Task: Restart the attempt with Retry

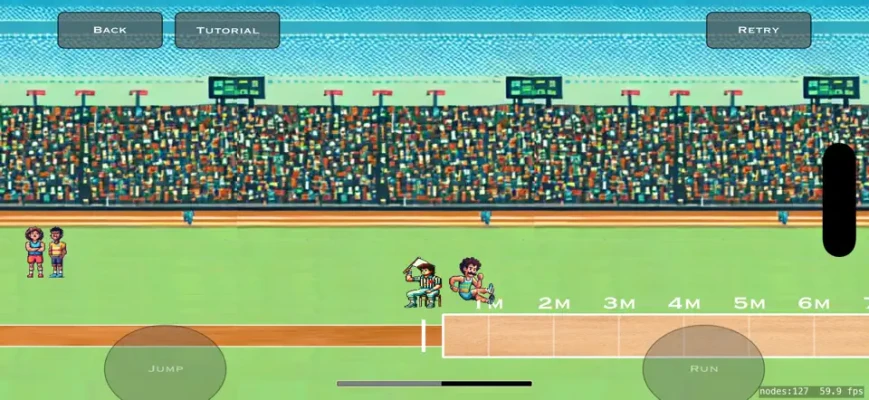Action: coord(758,30)
